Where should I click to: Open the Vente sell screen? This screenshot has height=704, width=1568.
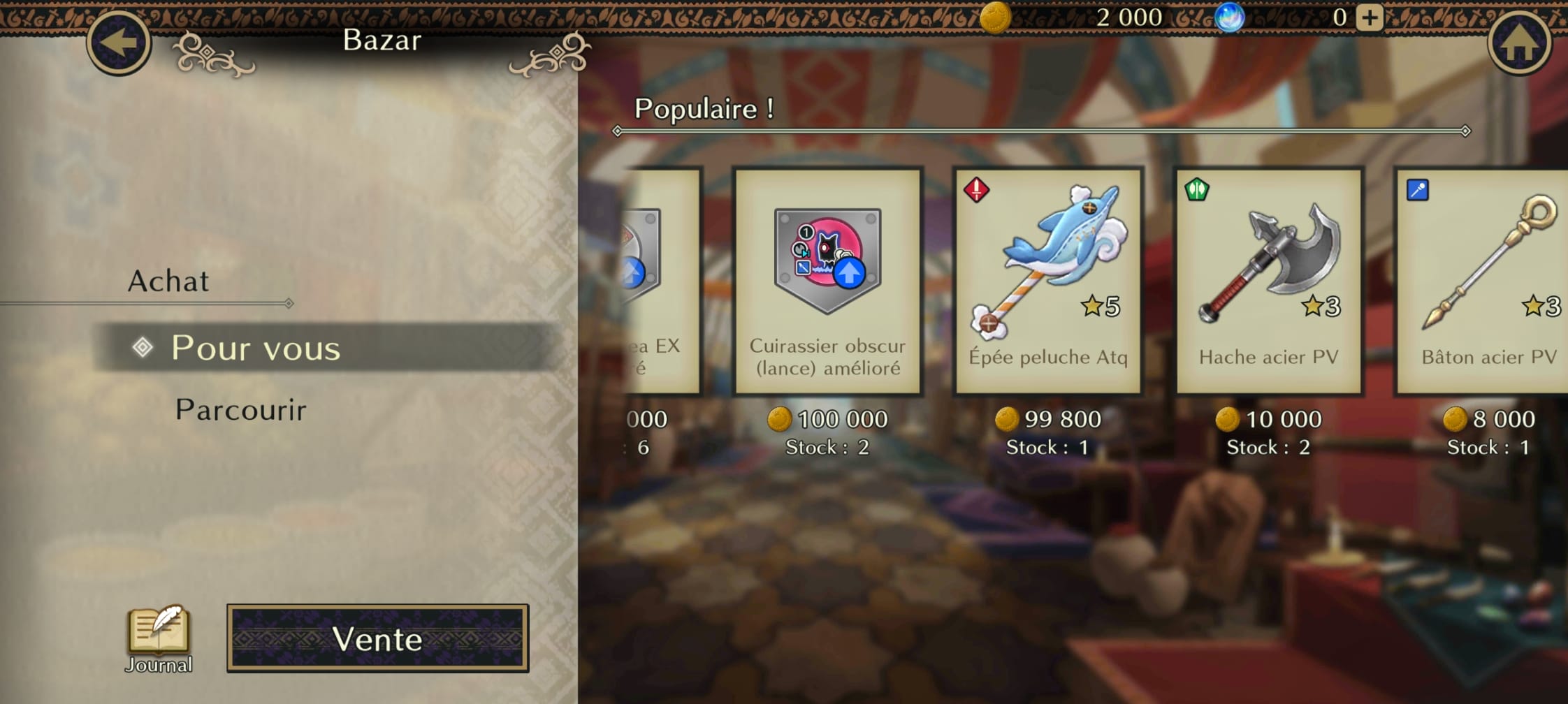click(x=377, y=638)
